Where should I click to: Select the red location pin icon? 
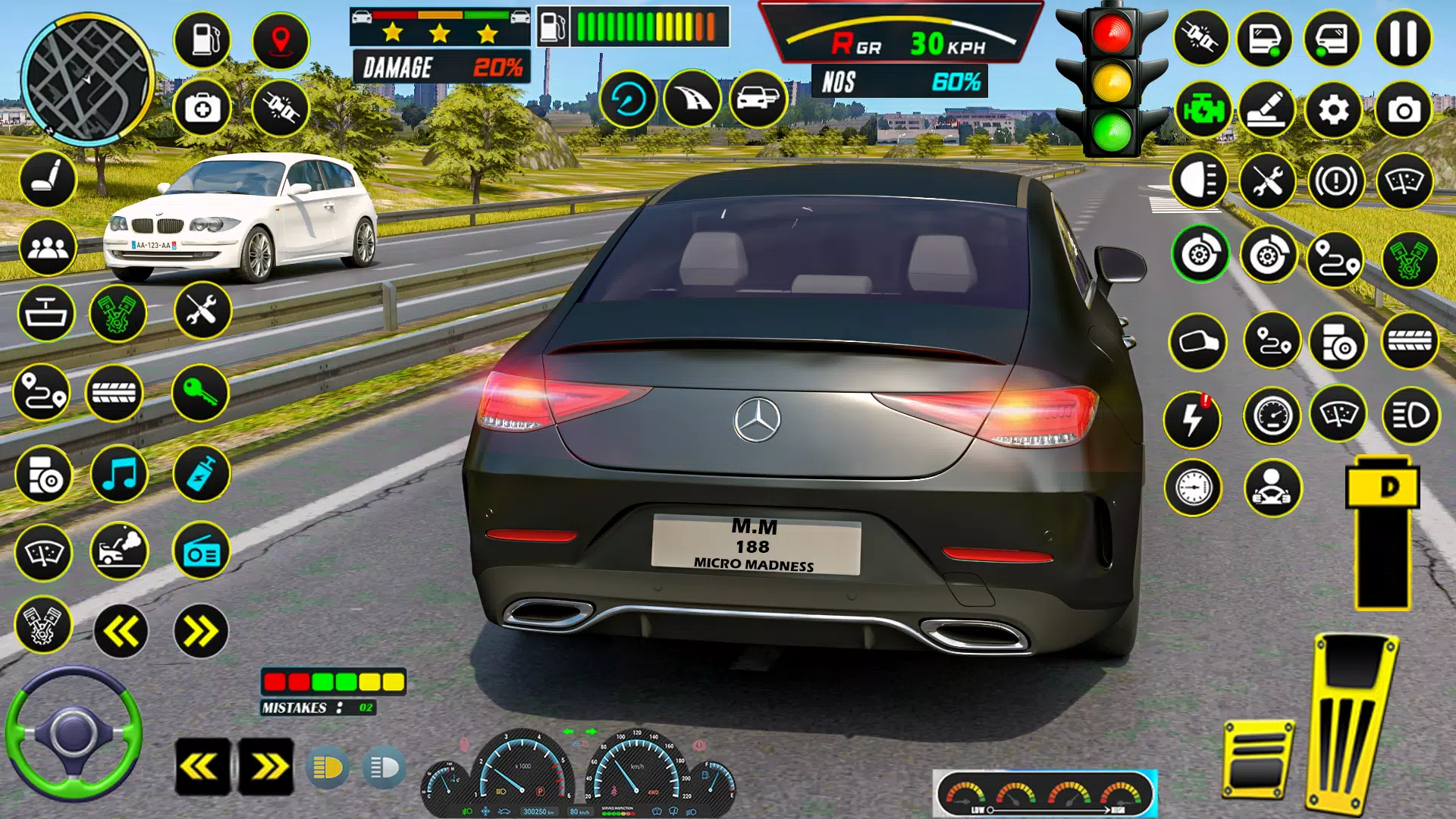click(x=281, y=39)
